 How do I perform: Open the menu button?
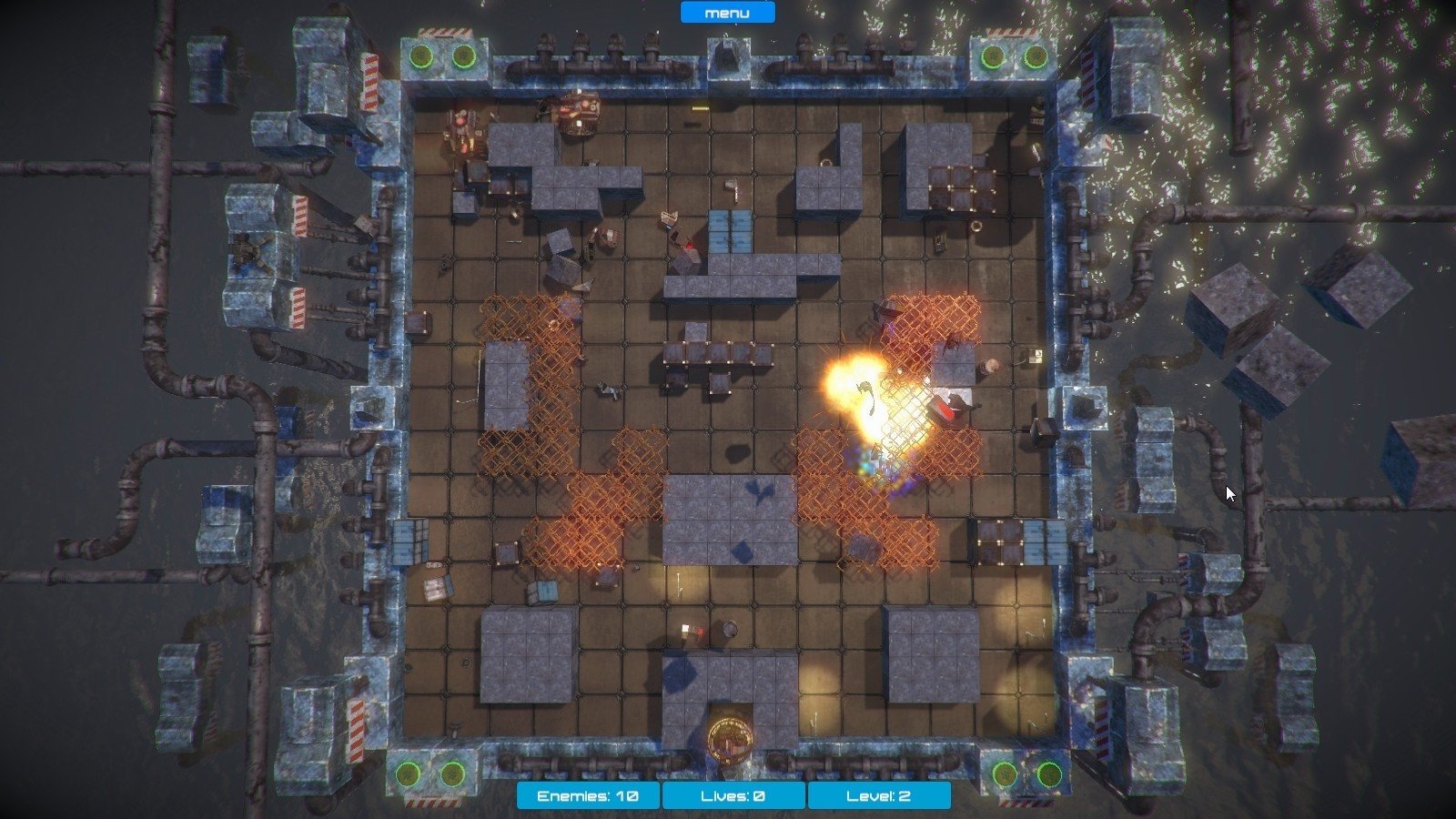pos(727,13)
